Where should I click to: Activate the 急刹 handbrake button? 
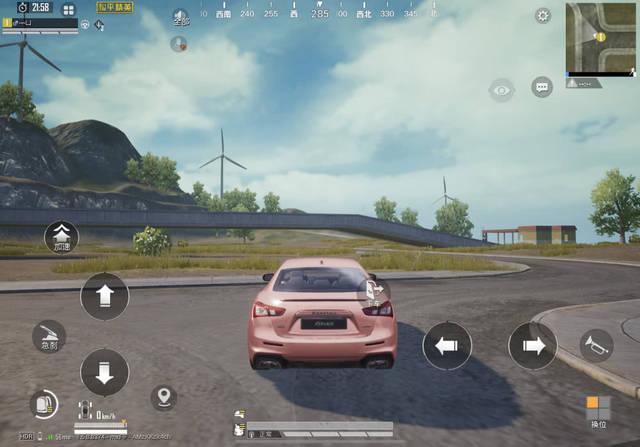point(48,336)
